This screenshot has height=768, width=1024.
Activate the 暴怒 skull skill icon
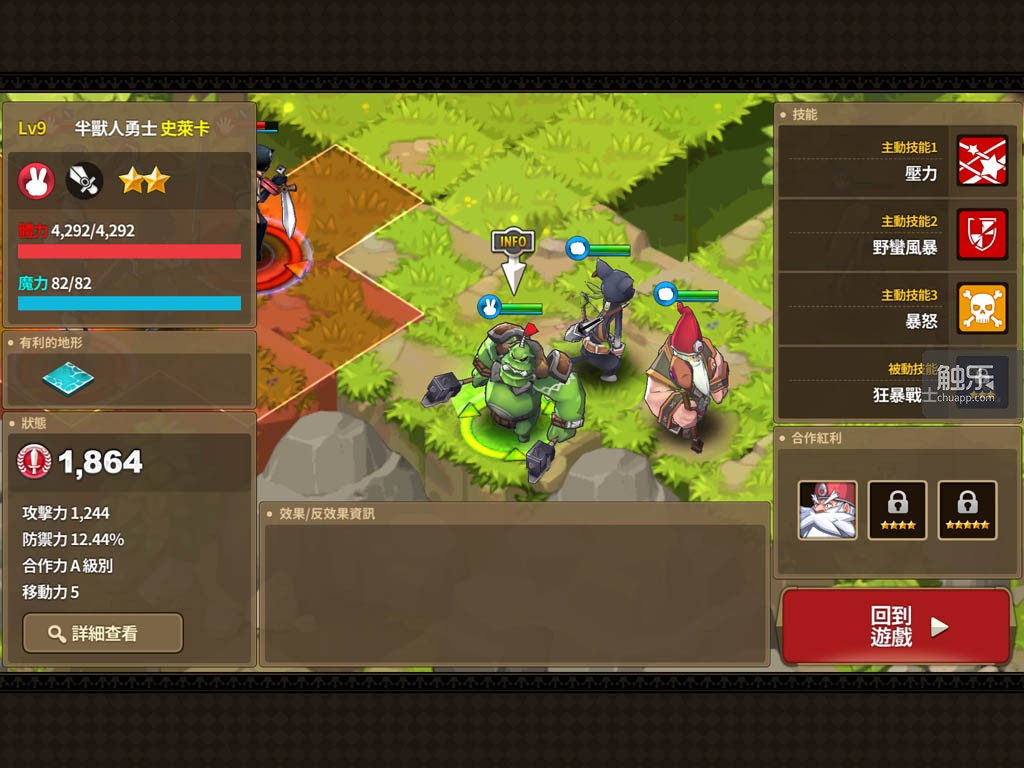point(982,308)
